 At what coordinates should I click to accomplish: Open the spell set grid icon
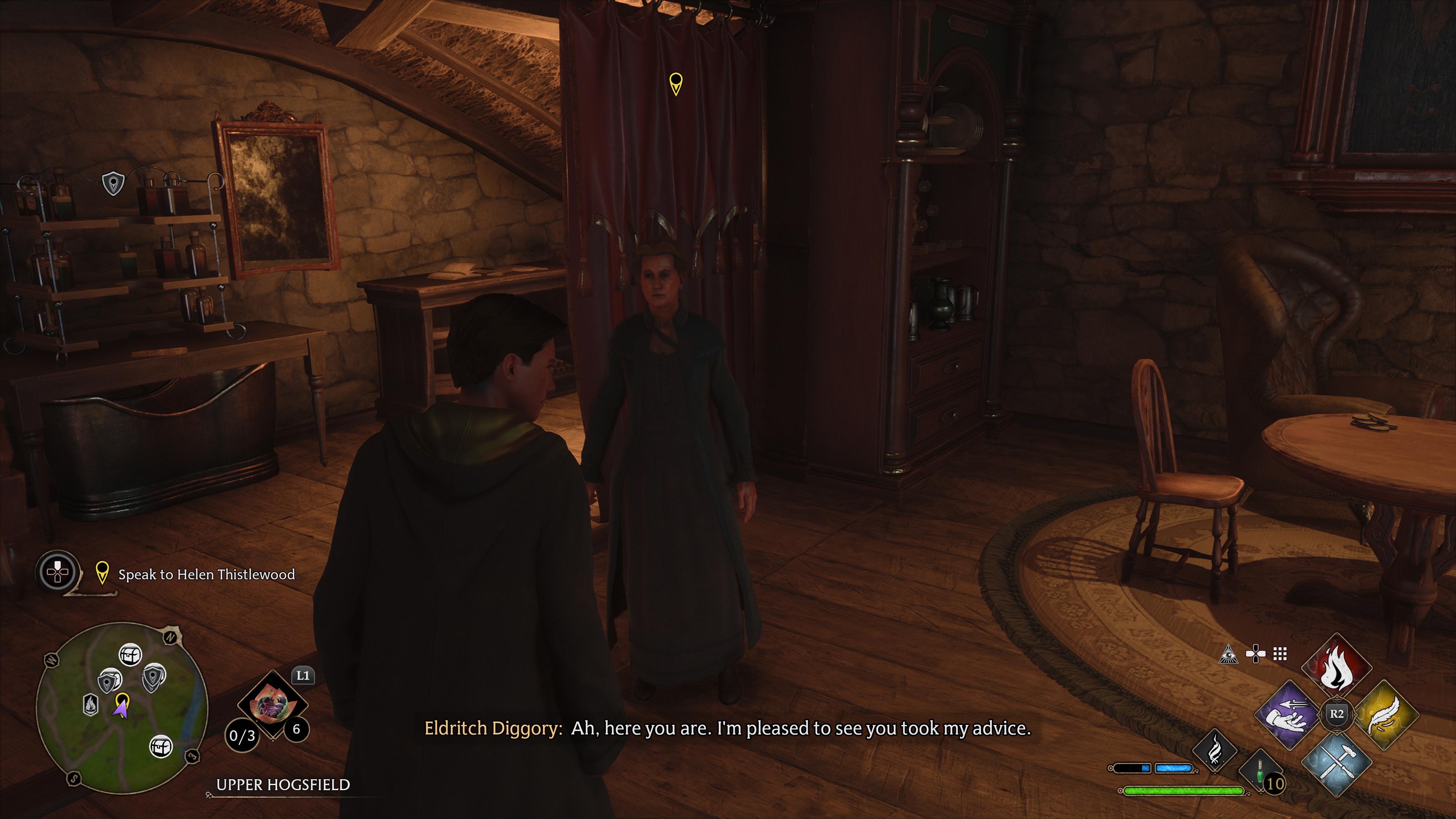(1280, 654)
